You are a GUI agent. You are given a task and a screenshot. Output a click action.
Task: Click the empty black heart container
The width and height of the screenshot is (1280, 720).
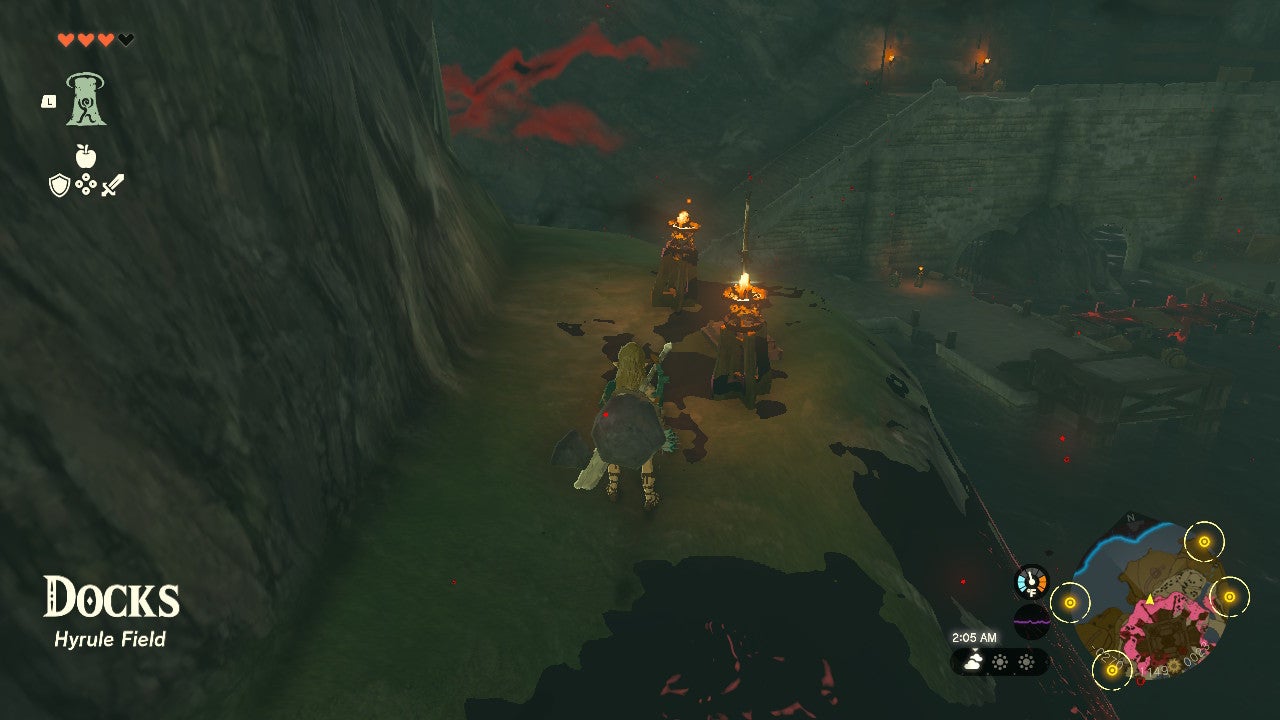pos(125,40)
